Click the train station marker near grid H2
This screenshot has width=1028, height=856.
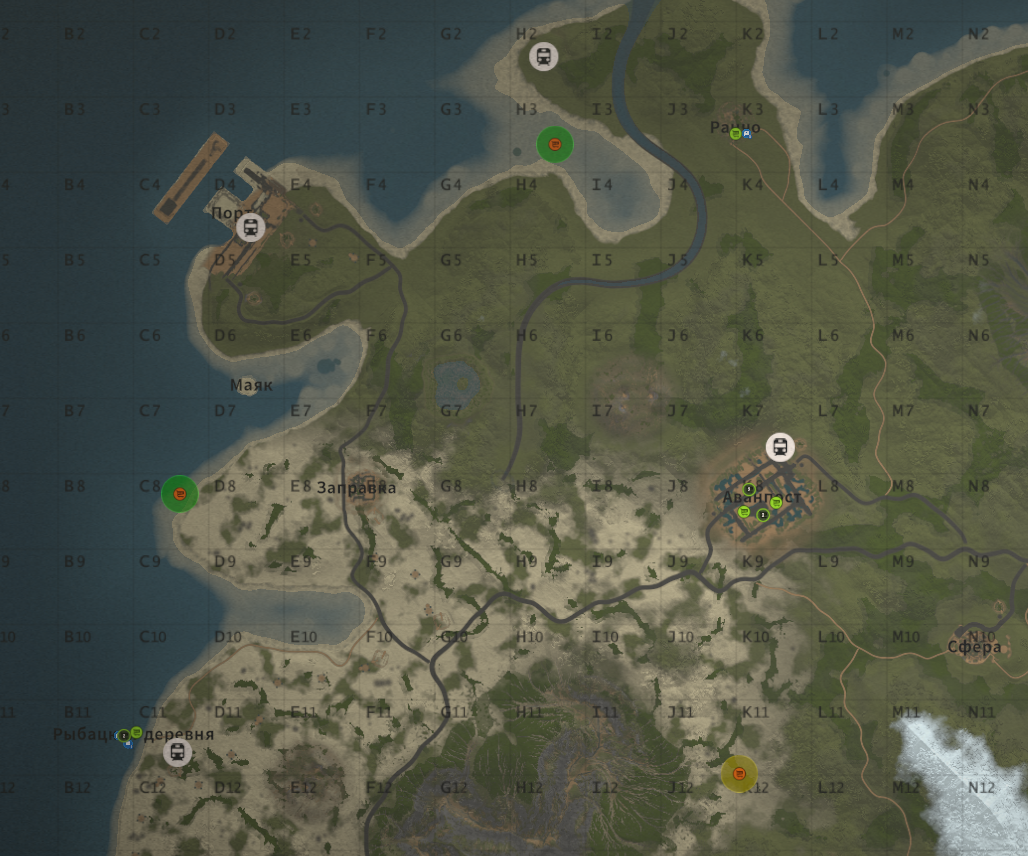[x=543, y=56]
